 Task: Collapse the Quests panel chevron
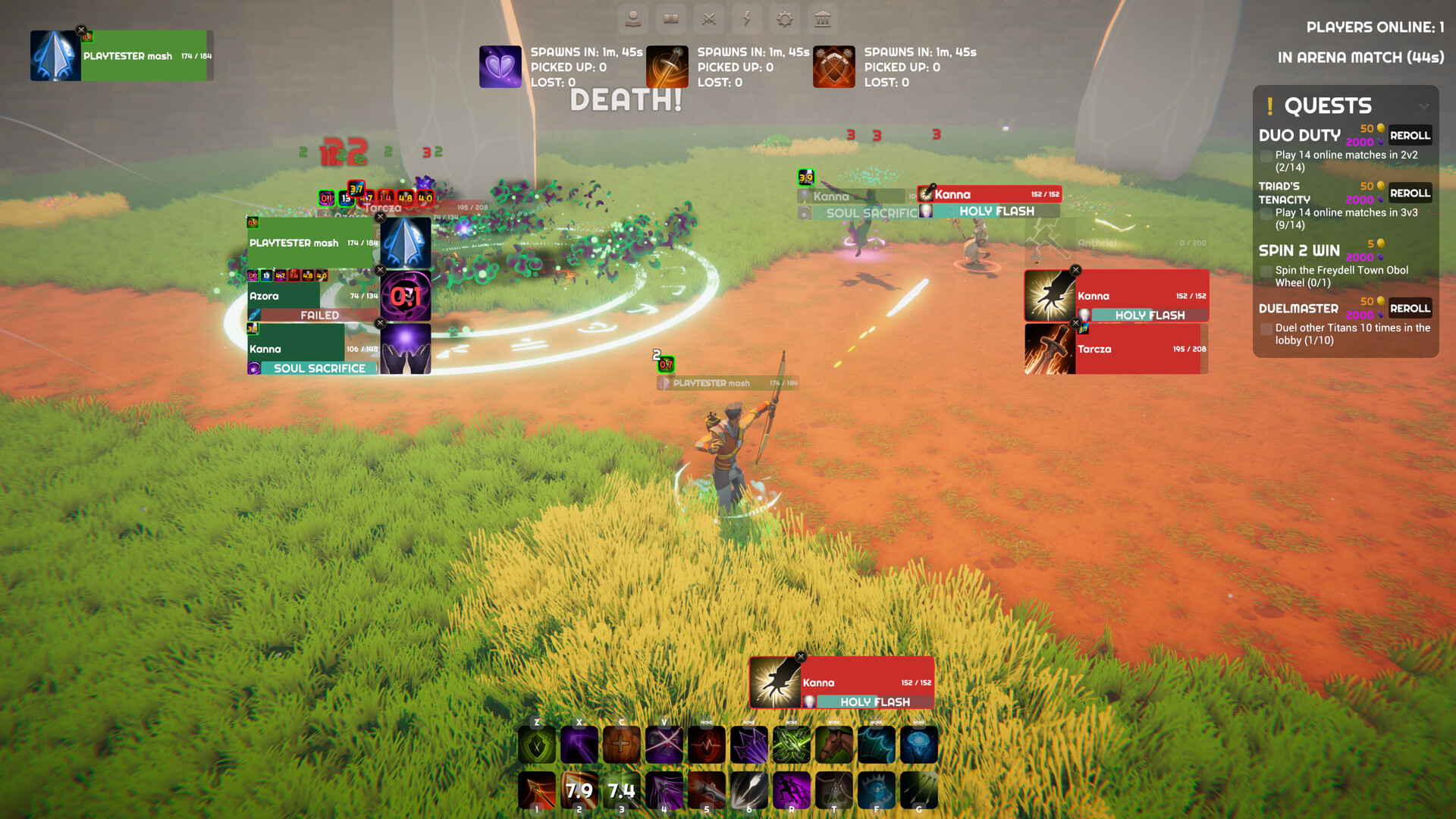(x=1424, y=106)
